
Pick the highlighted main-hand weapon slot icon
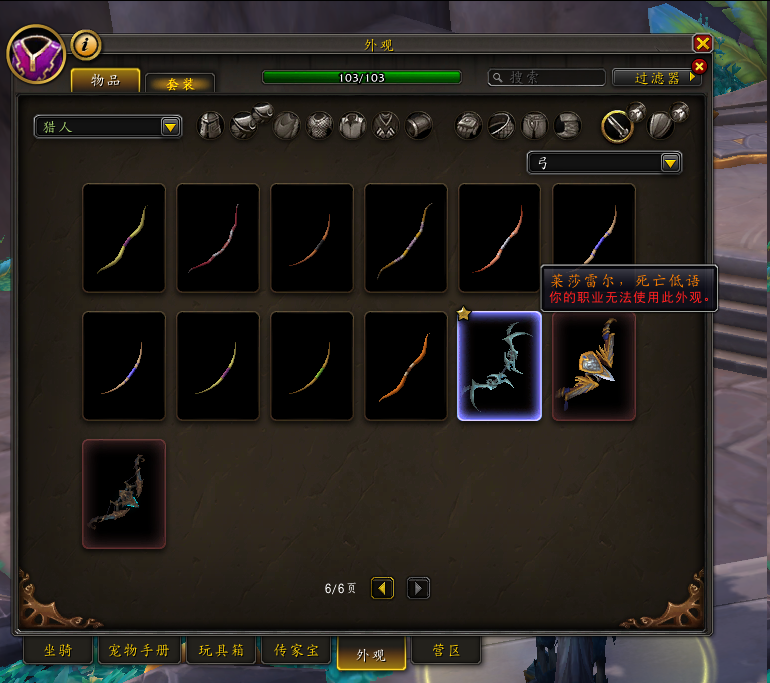coord(618,125)
